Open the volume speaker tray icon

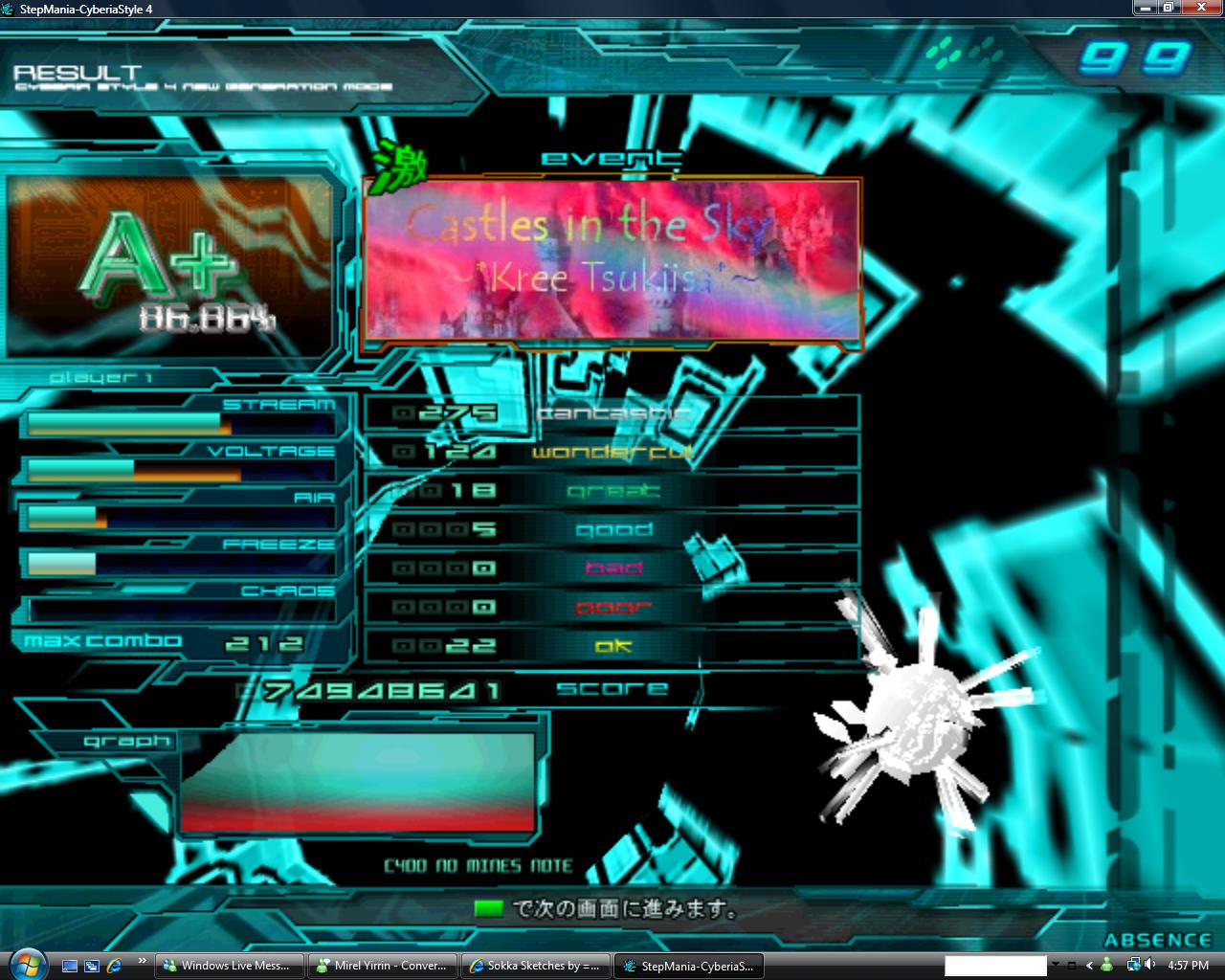point(1148,965)
